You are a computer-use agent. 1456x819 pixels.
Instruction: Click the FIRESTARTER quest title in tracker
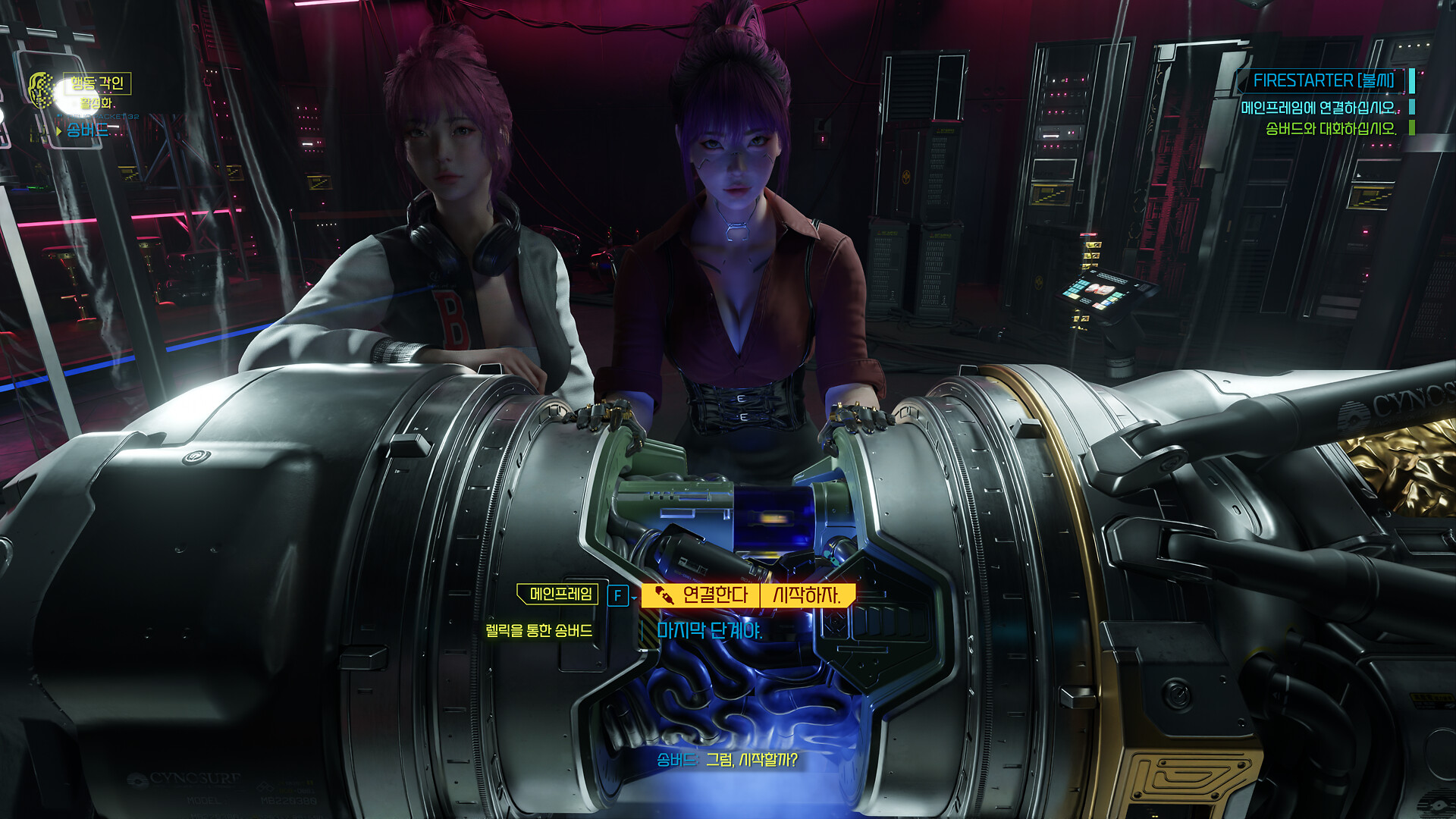point(1323,80)
